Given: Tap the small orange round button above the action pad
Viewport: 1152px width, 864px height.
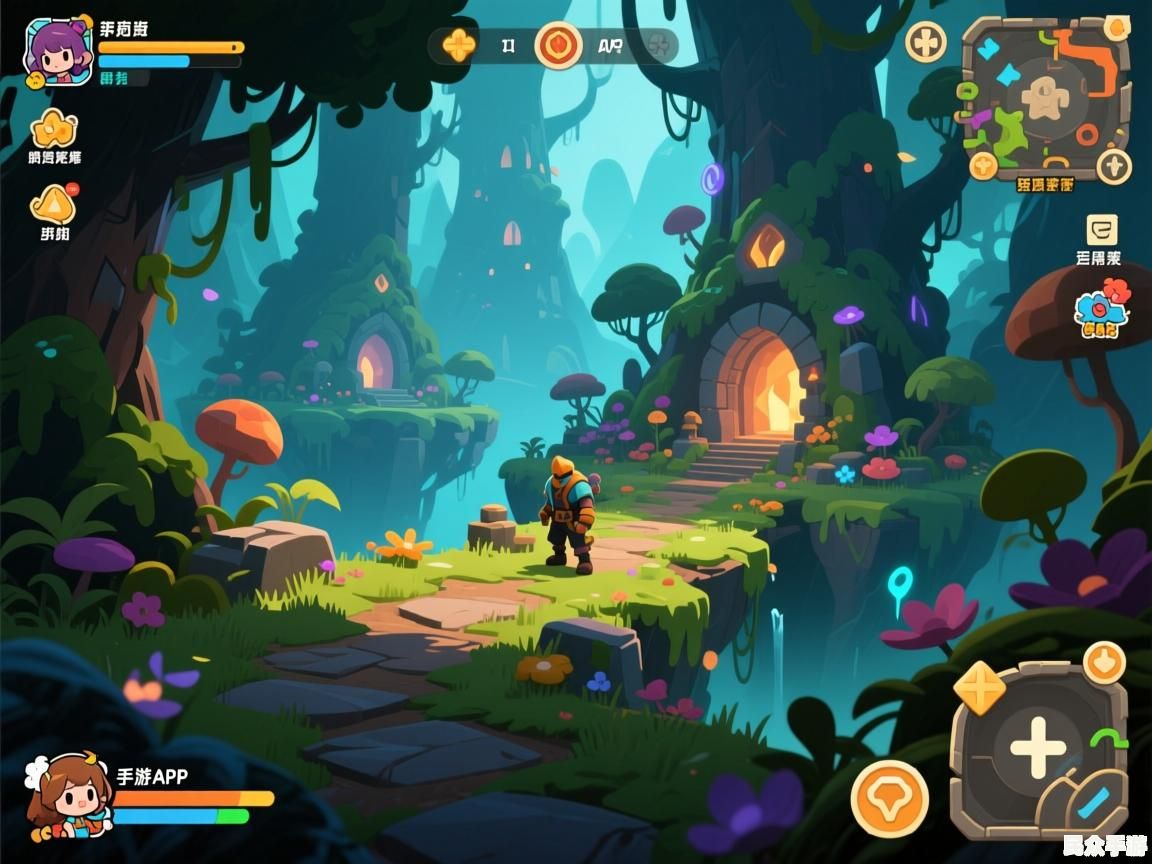Looking at the screenshot, I should click(1104, 663).
